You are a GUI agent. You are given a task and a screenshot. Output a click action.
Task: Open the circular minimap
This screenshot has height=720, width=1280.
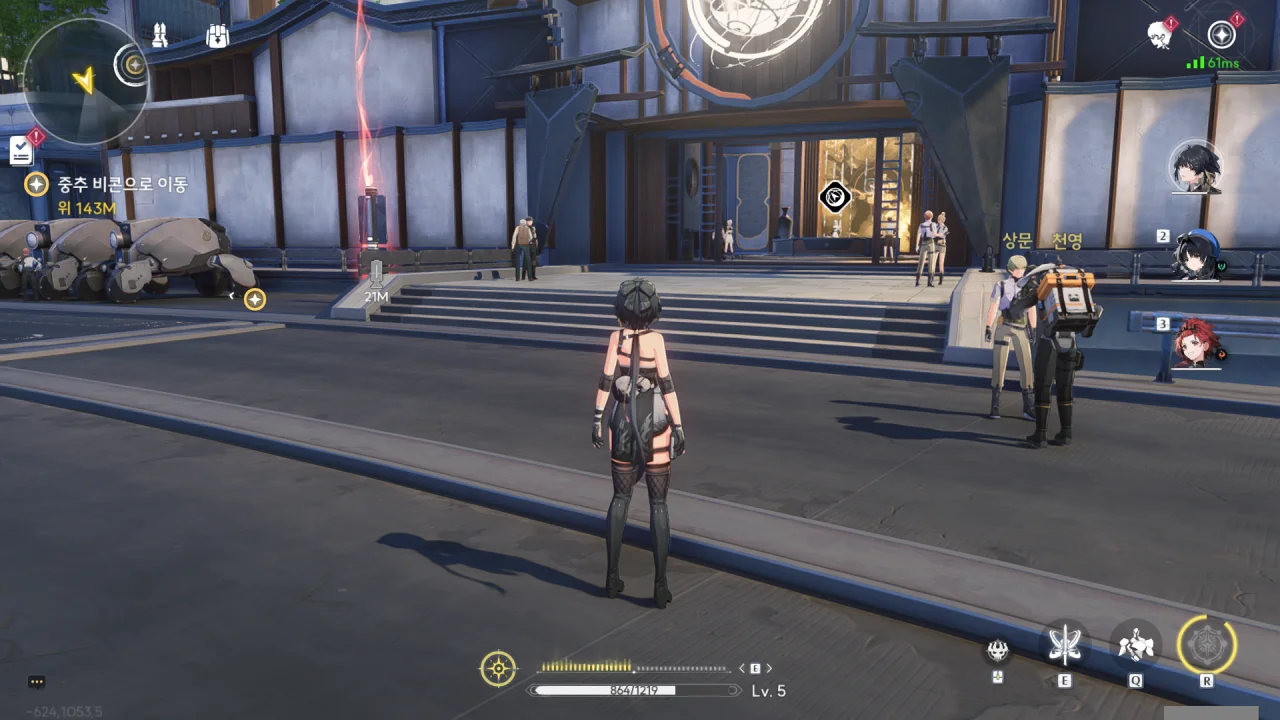pos(84,80)
